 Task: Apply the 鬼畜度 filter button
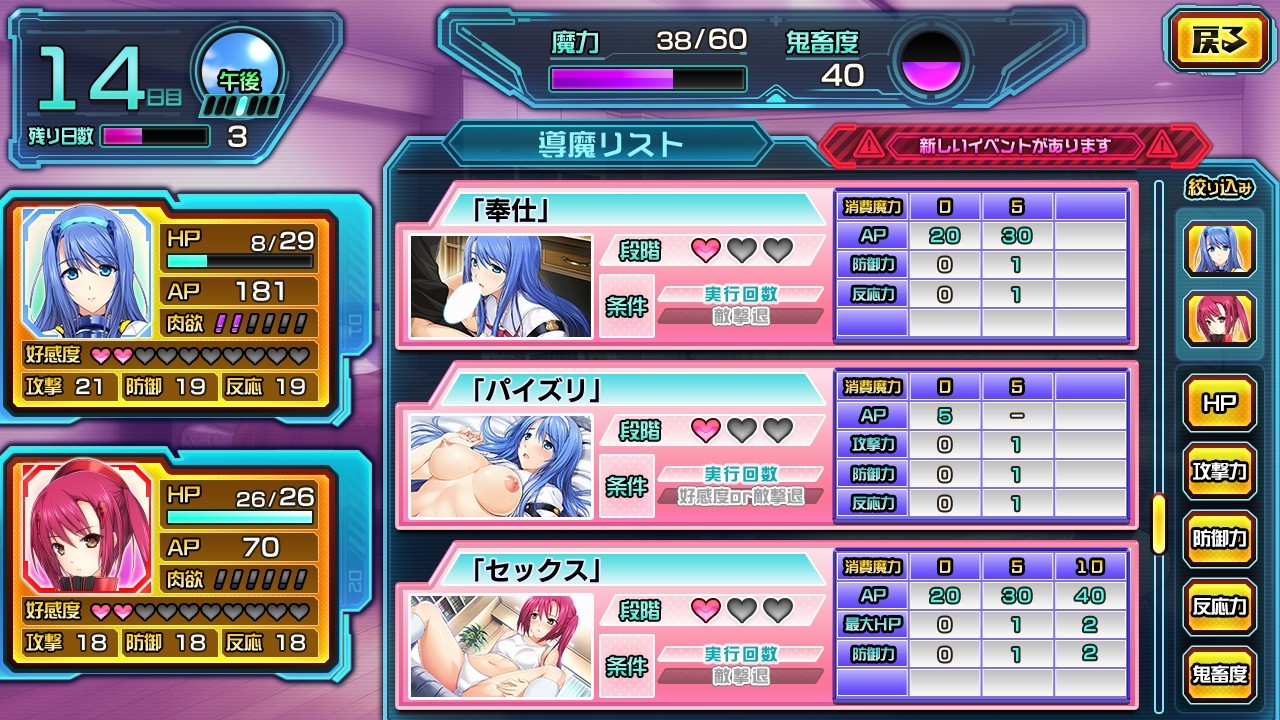pyautogui.click(x=1219, y=675)
